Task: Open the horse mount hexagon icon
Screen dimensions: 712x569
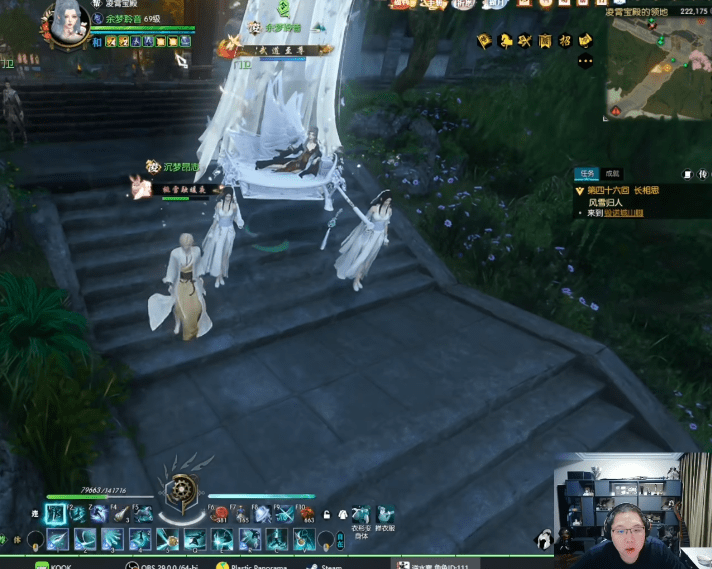Action: 506,41
